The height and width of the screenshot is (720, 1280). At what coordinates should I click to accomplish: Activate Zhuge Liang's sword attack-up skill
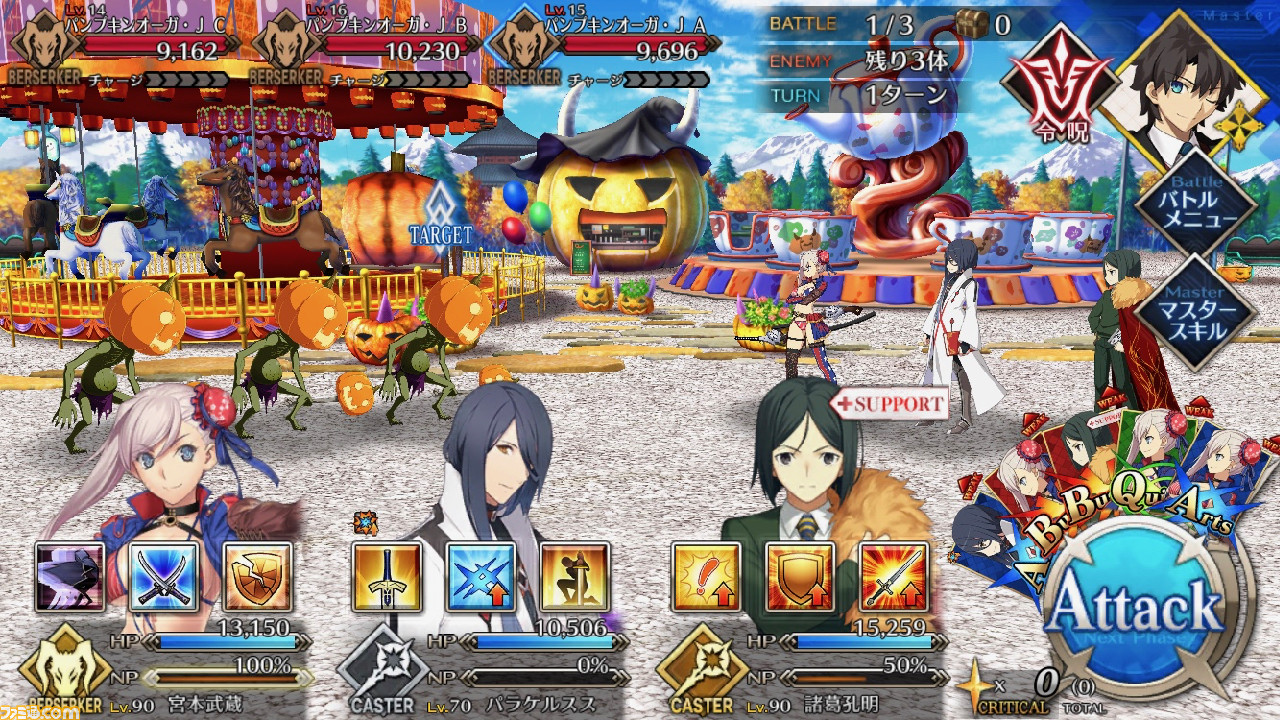[x=894, y=577]
